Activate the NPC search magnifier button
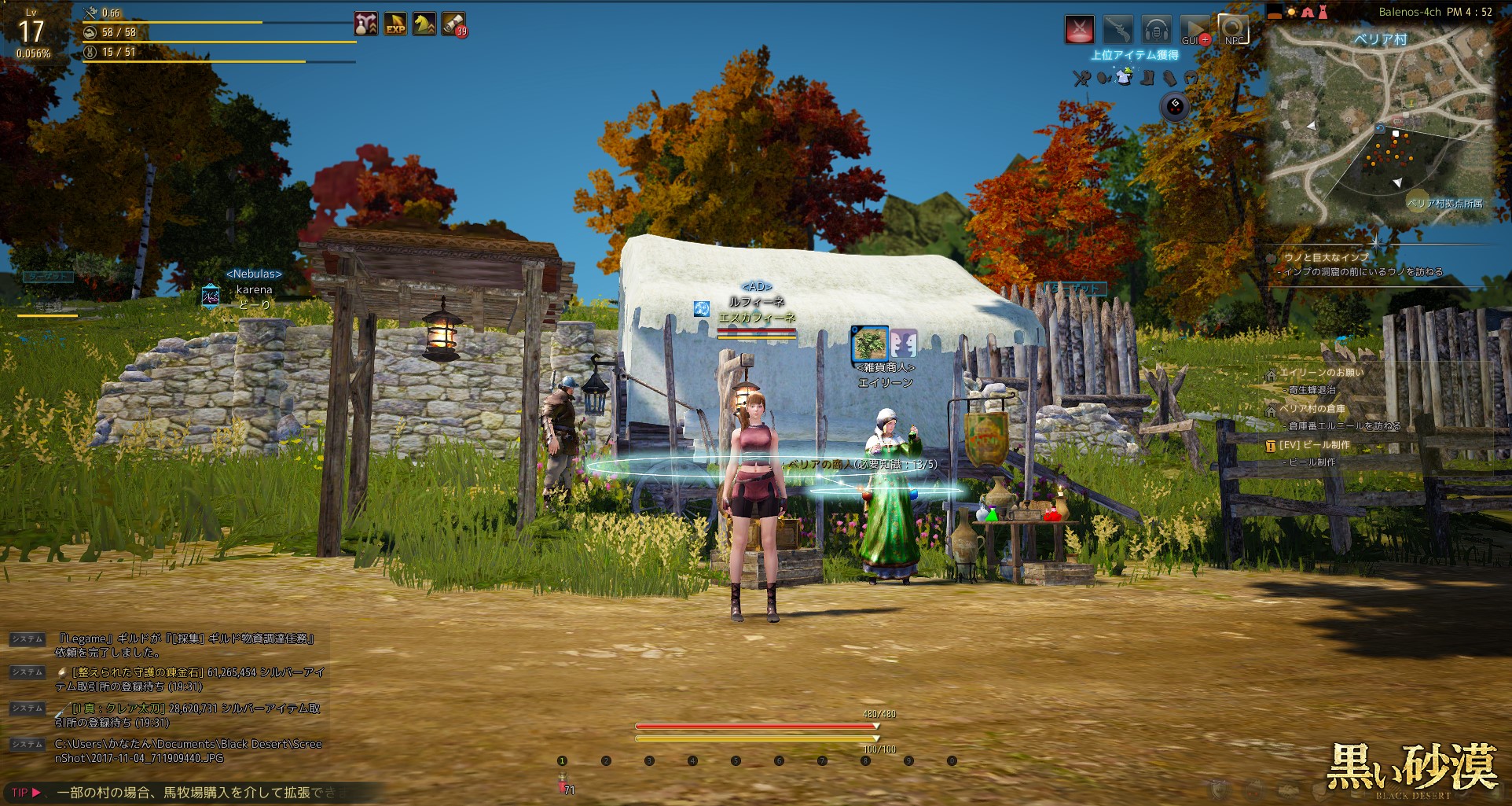The height and width of the screenshot is (806, 1512). click(1232, 30)
